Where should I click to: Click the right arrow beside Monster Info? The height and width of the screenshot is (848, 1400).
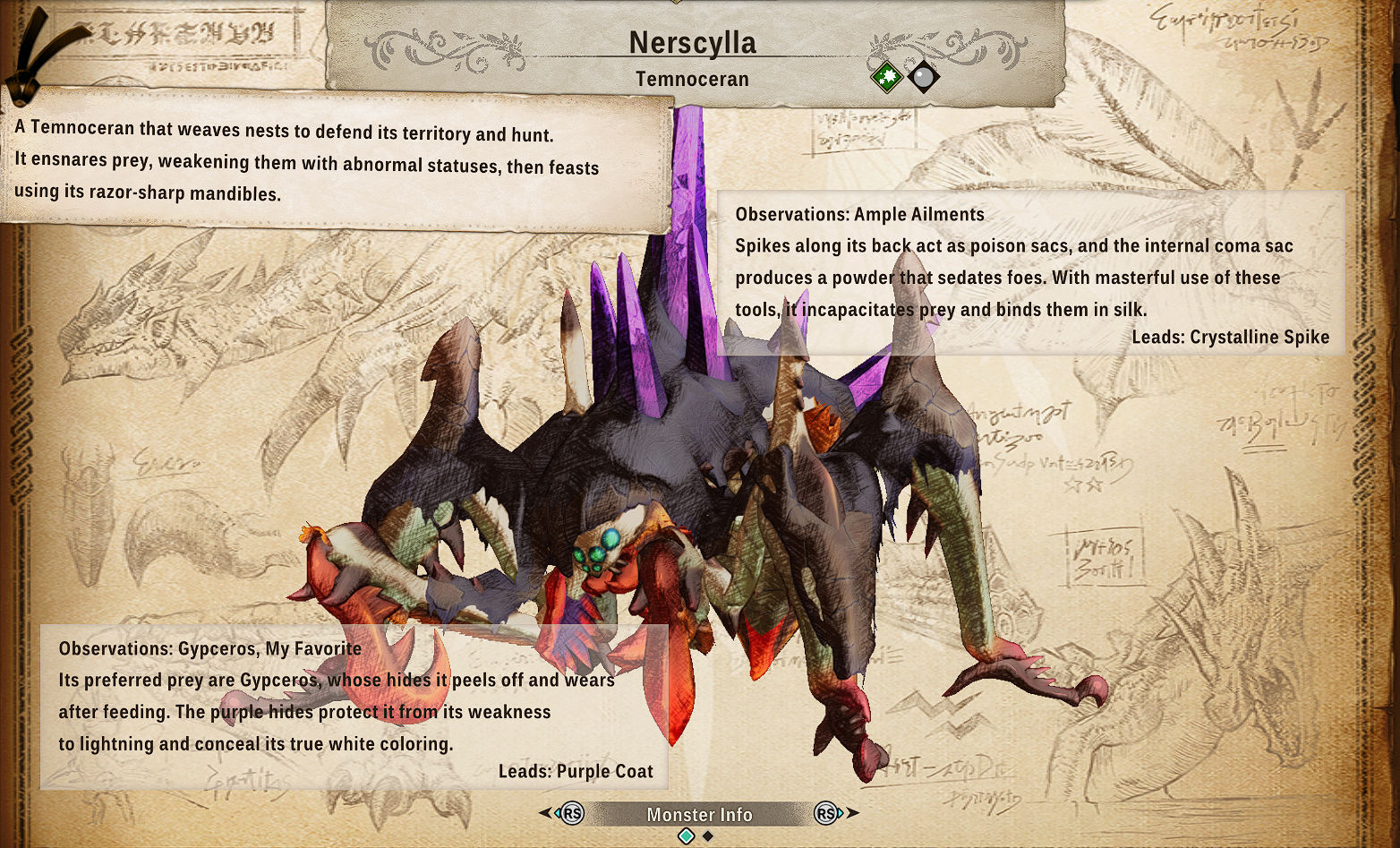tap(853, 813)
